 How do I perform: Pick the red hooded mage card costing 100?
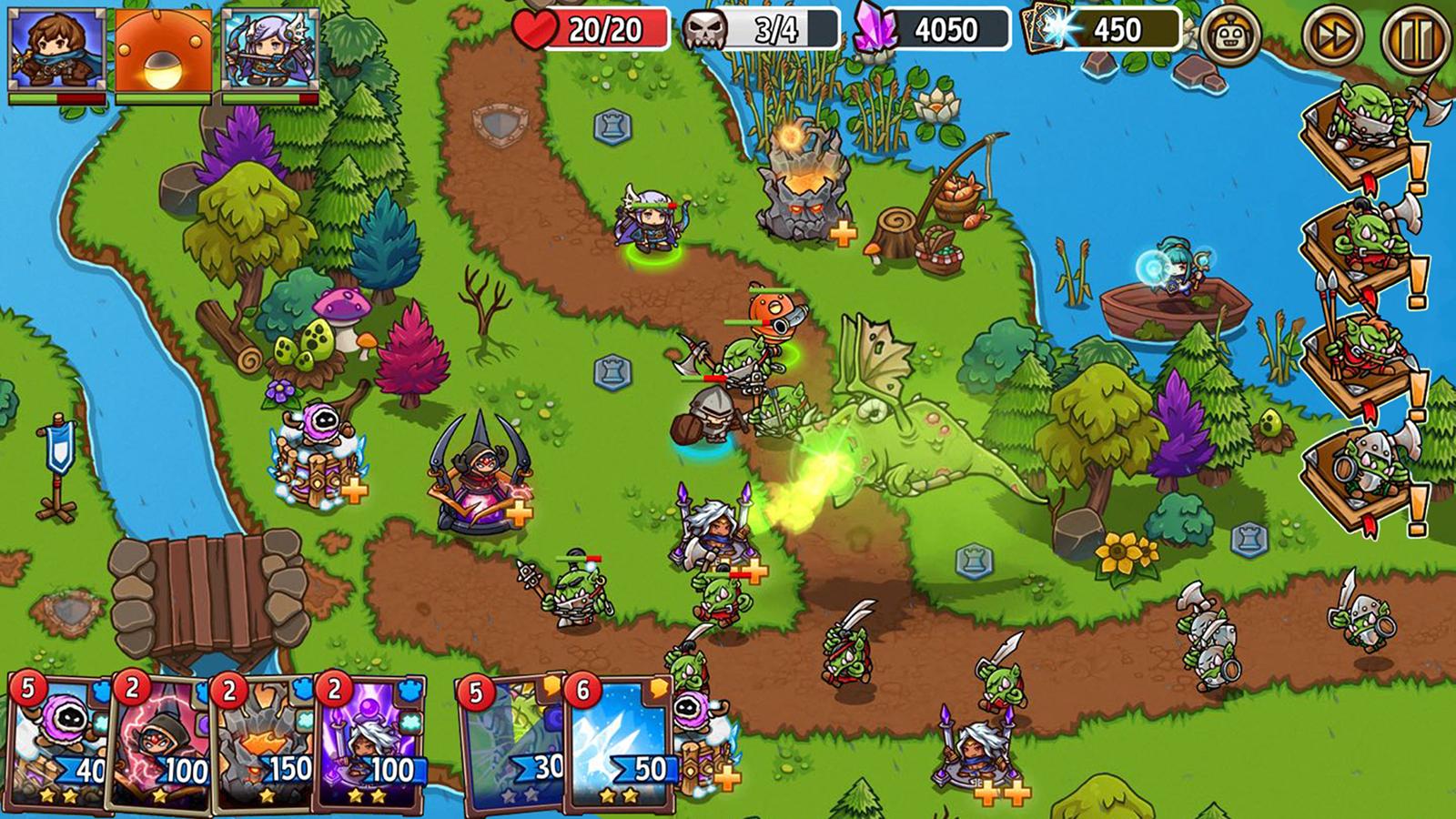tap(162, 742)
